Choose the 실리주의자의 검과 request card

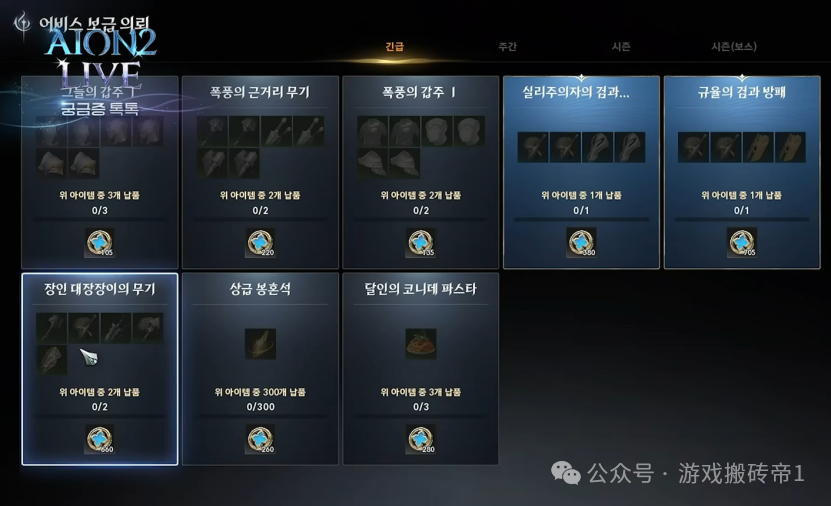(x=581, y=172)
